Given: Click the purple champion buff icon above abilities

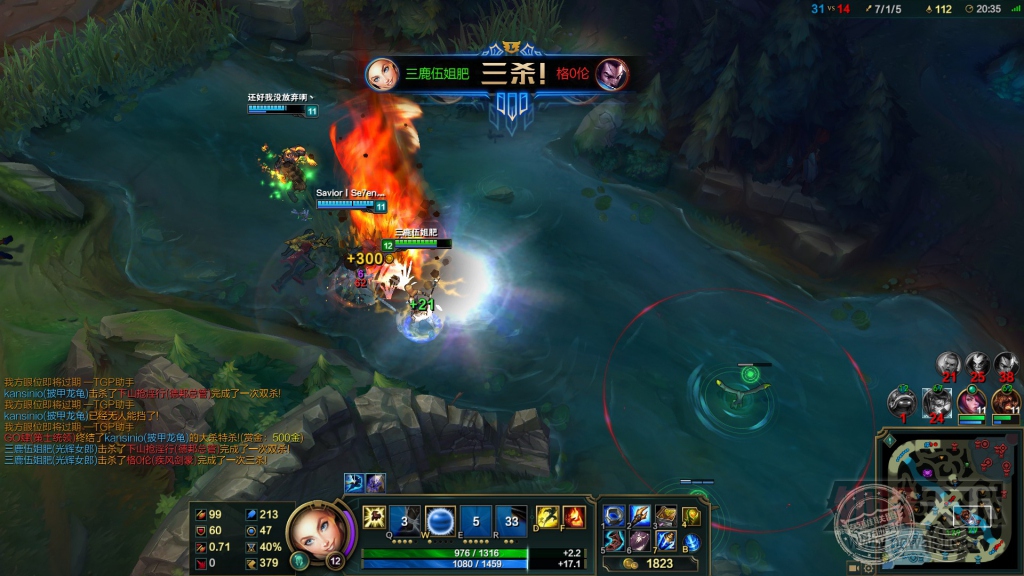Looking at the screenshot, I should click(374, 483).
